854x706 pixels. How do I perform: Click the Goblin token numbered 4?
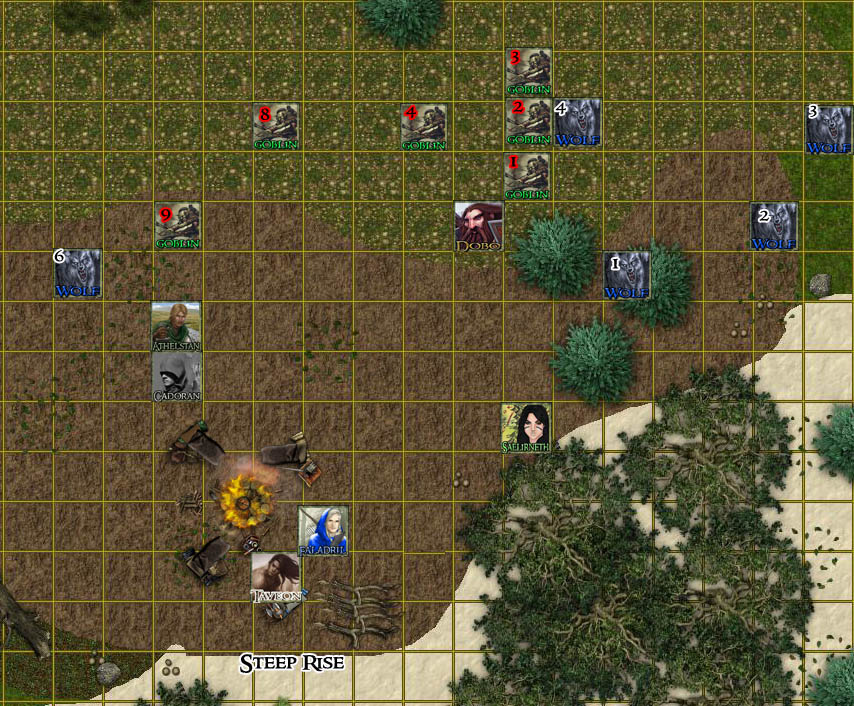424,127
